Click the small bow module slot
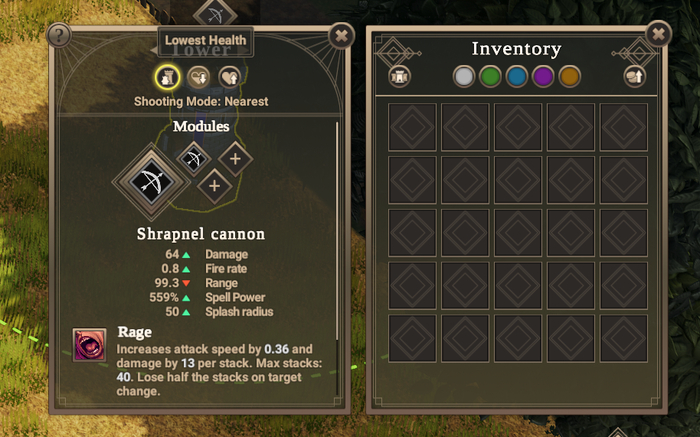The width and height of the screenshot is (700, 437). pyautogui.click(x=194, y=158)
